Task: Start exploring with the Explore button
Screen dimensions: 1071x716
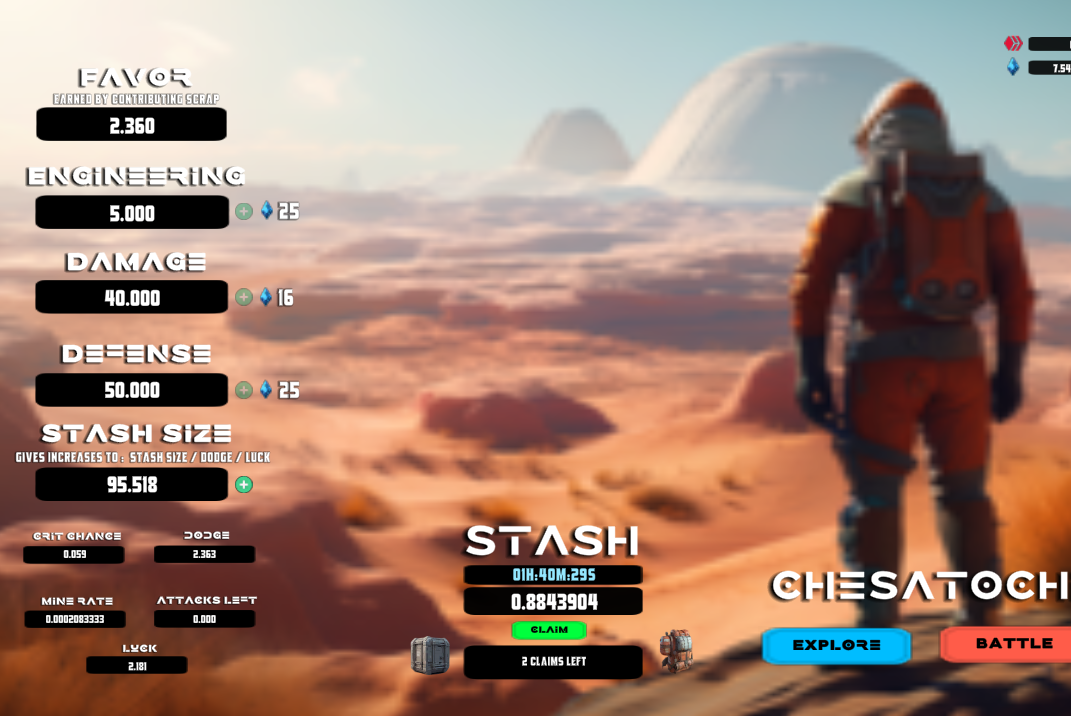Action: [836, 645]
